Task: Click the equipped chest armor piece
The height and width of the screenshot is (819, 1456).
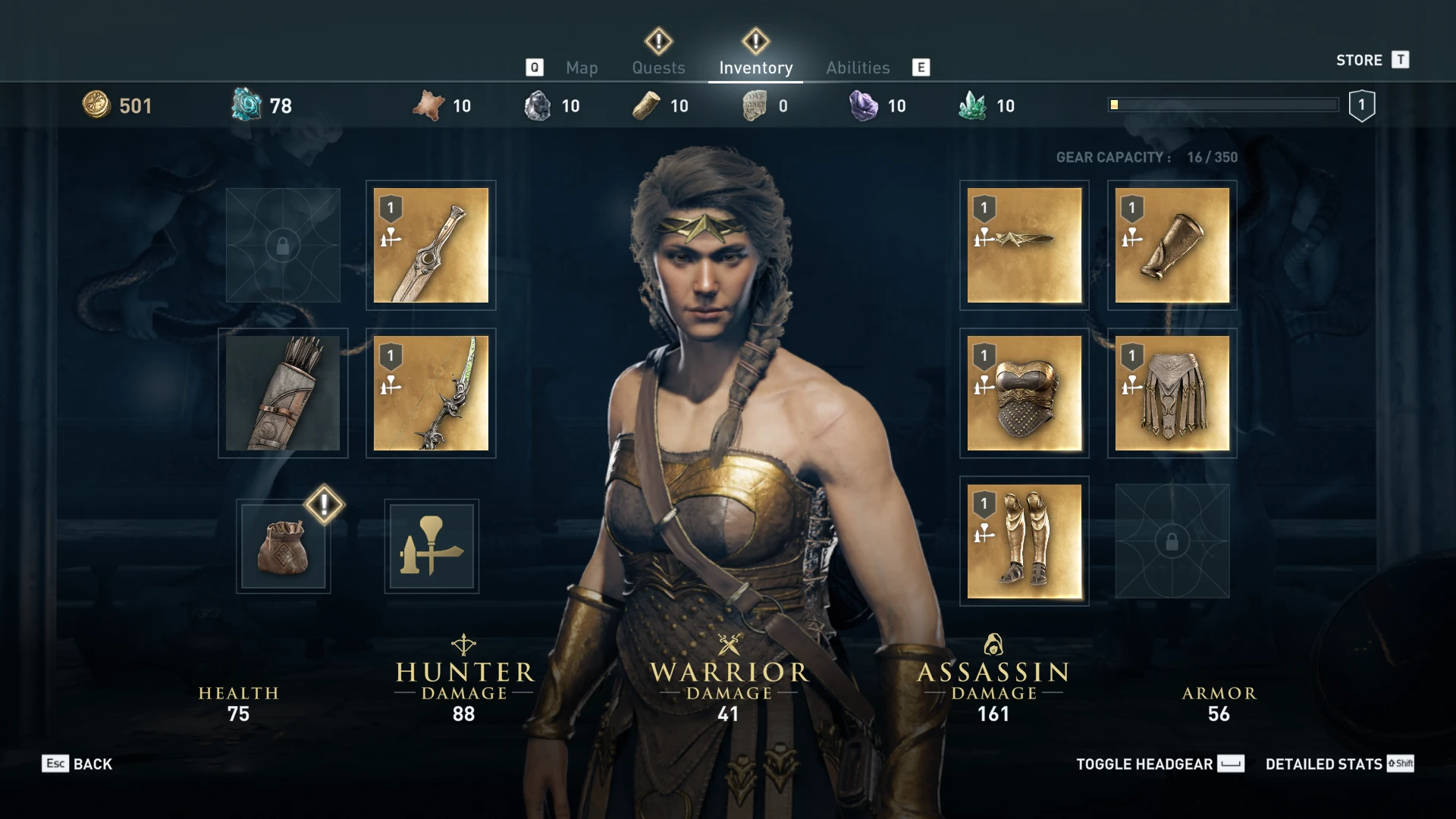Action: pos(1024,392)
